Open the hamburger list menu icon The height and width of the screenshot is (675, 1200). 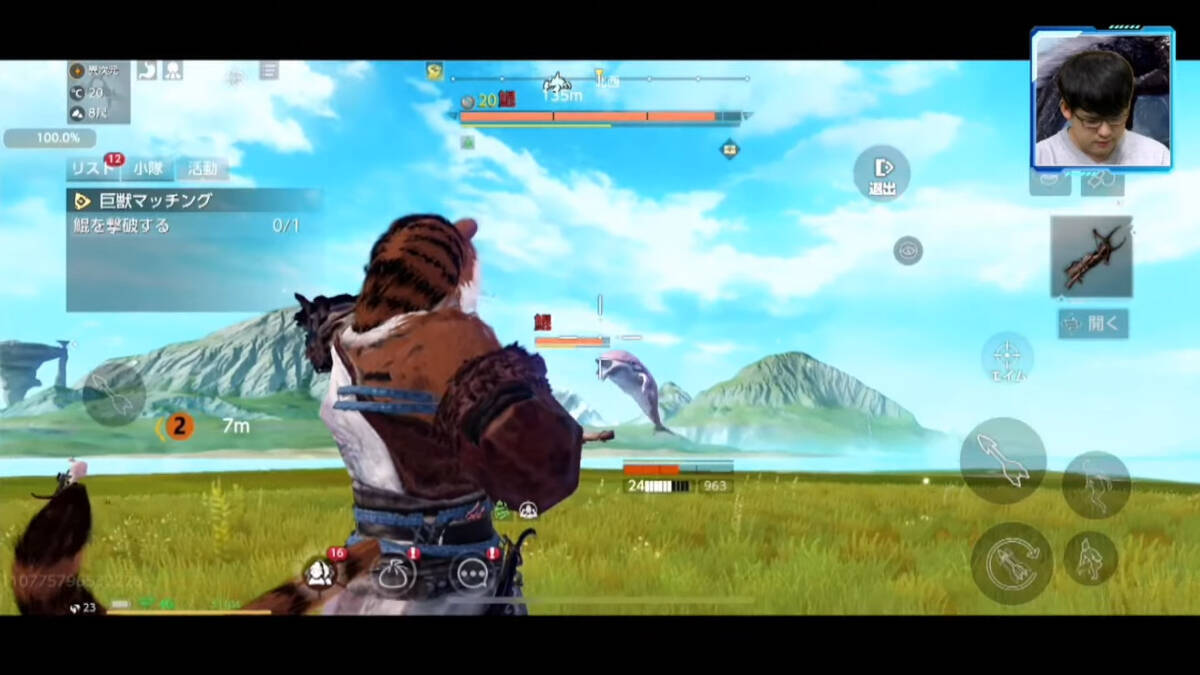(x=269, y=70)
